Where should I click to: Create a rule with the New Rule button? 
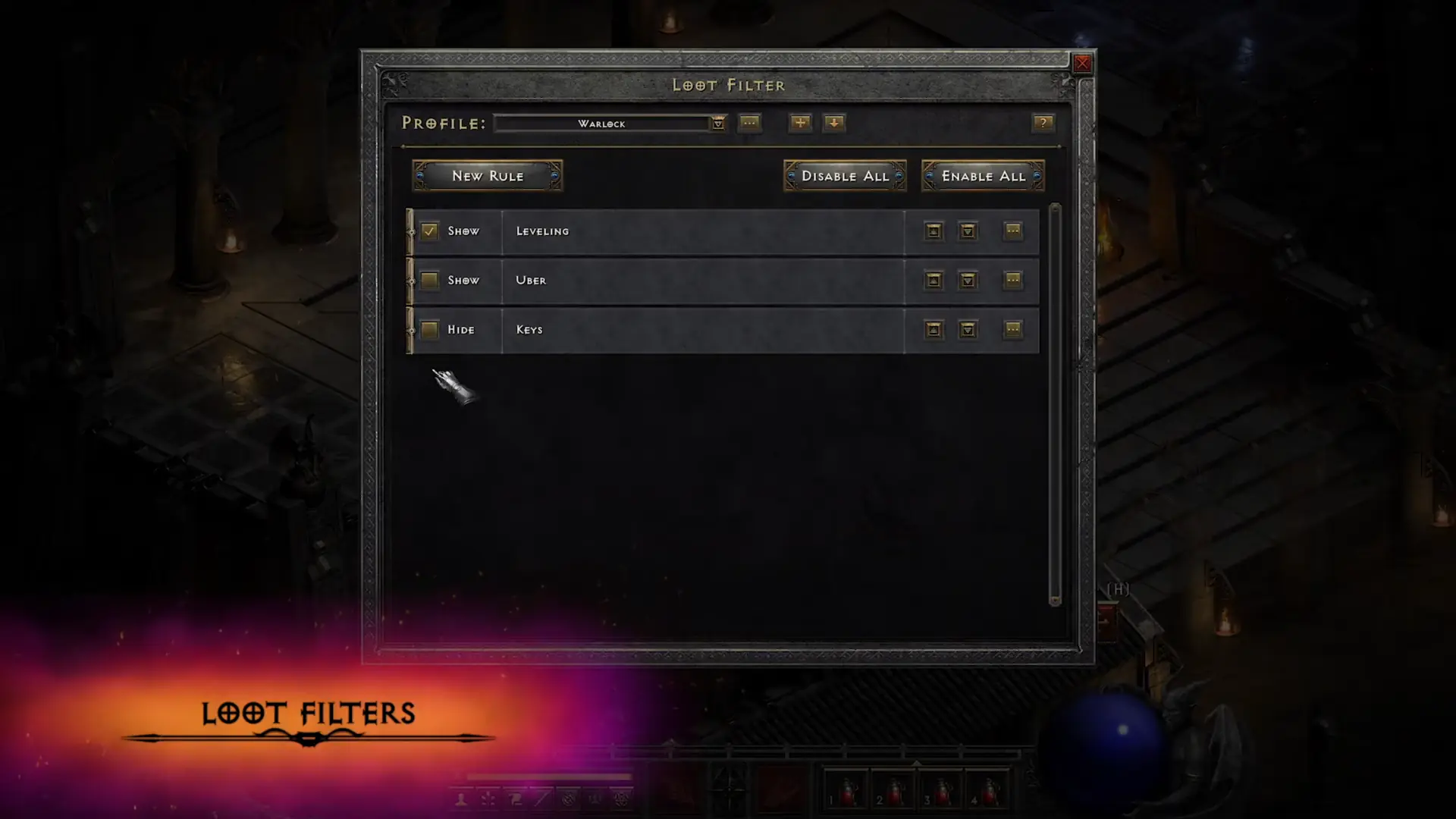487,175
